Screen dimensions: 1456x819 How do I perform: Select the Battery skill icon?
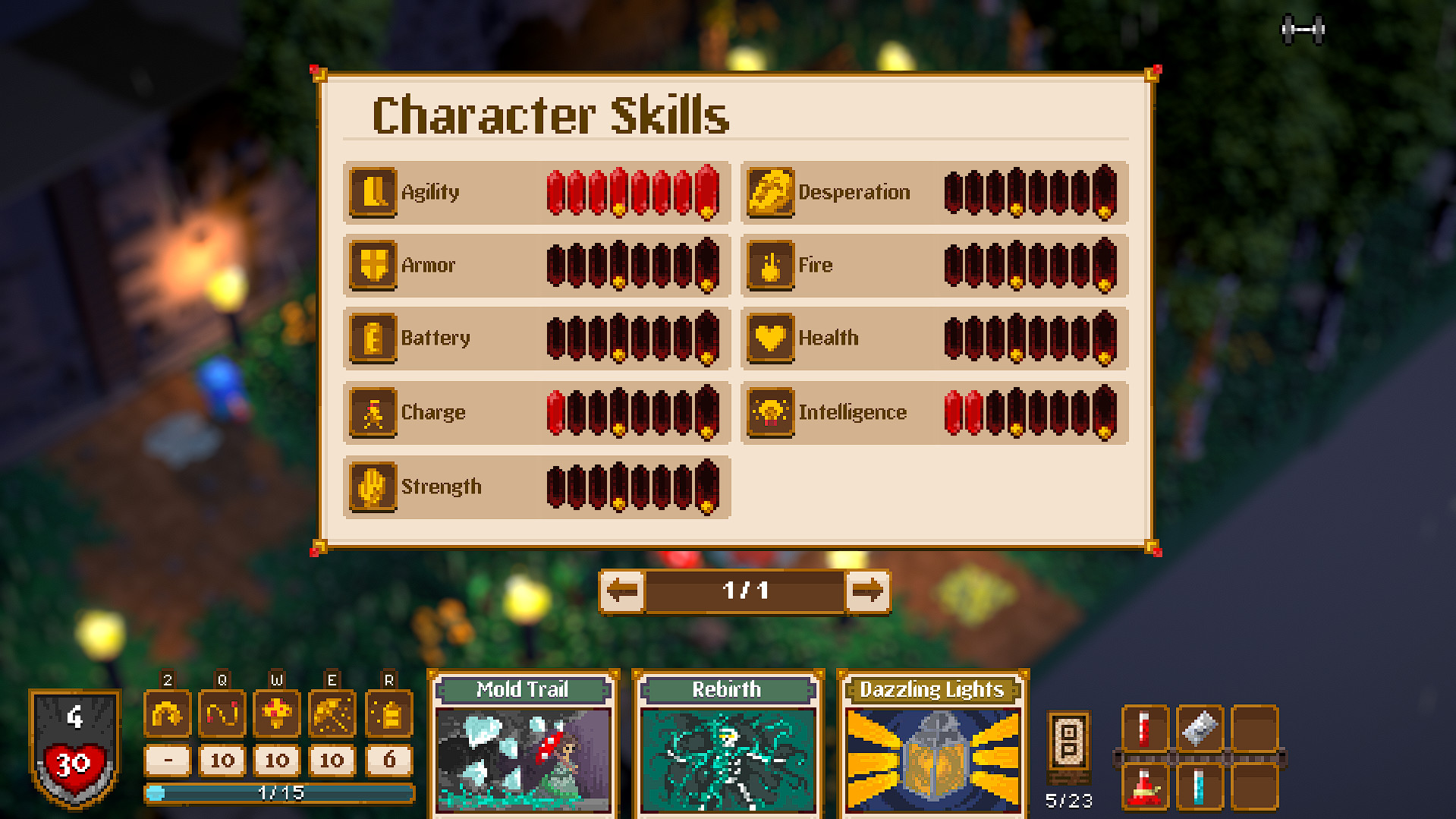[373, 339]
